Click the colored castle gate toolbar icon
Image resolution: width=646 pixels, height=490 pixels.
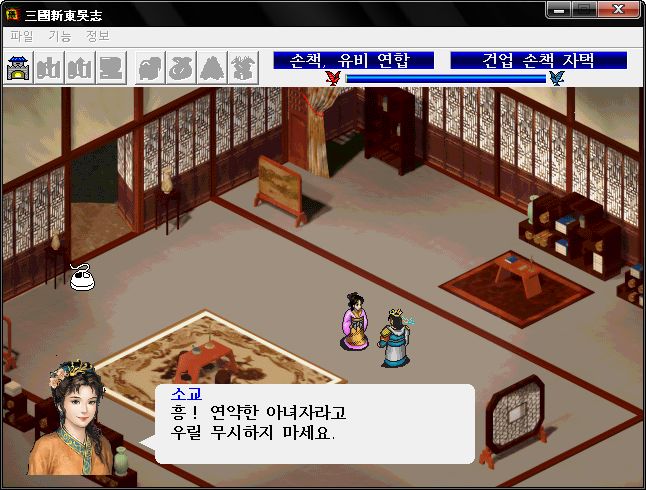click(19, 68)
